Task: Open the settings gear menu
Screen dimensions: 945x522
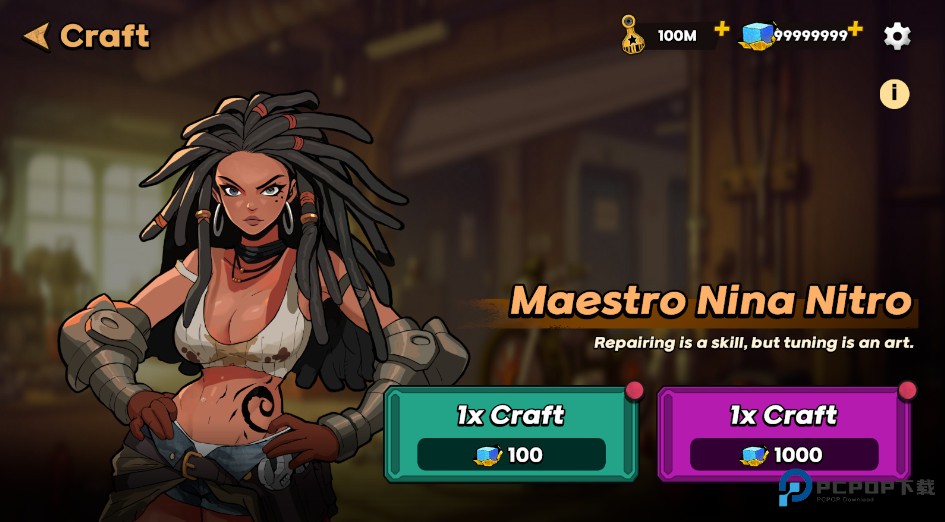Action: (x=897, y=37)
